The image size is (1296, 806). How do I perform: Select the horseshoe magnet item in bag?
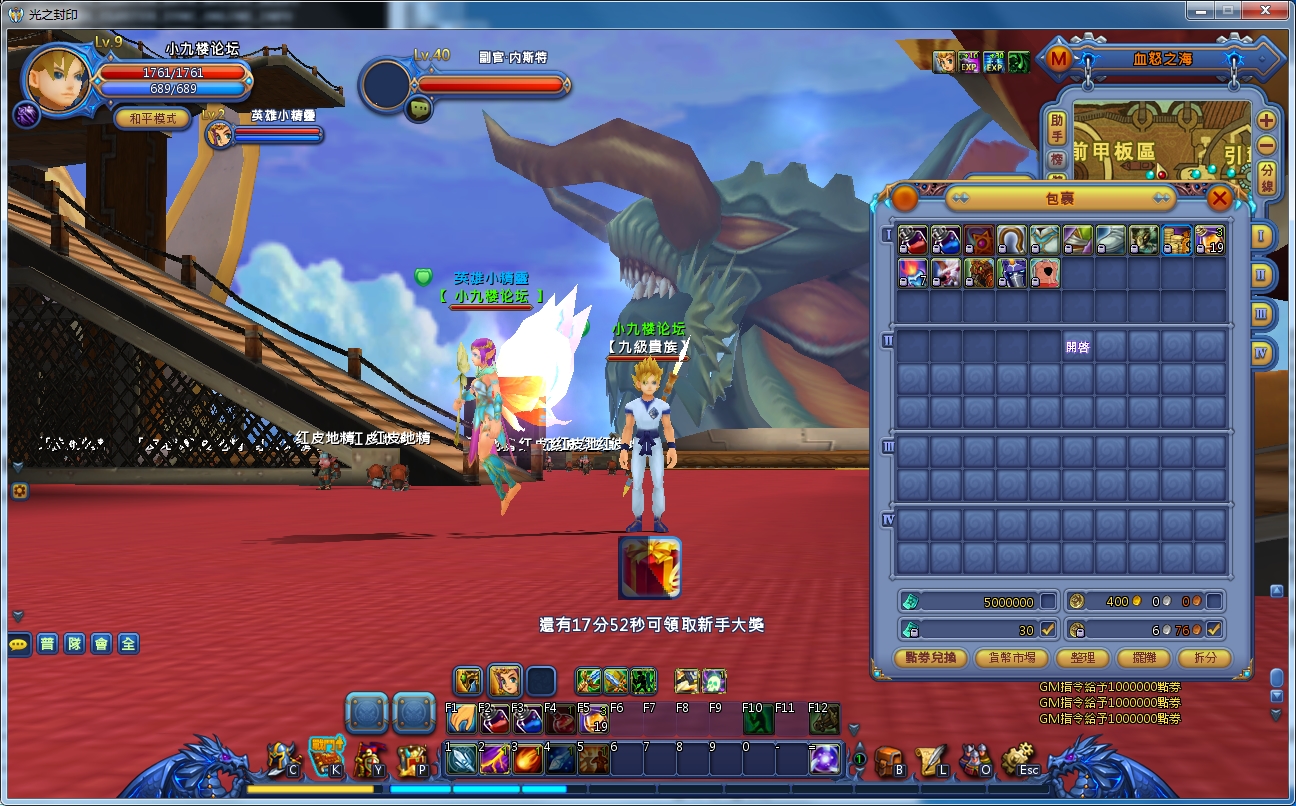(1012, 240)
